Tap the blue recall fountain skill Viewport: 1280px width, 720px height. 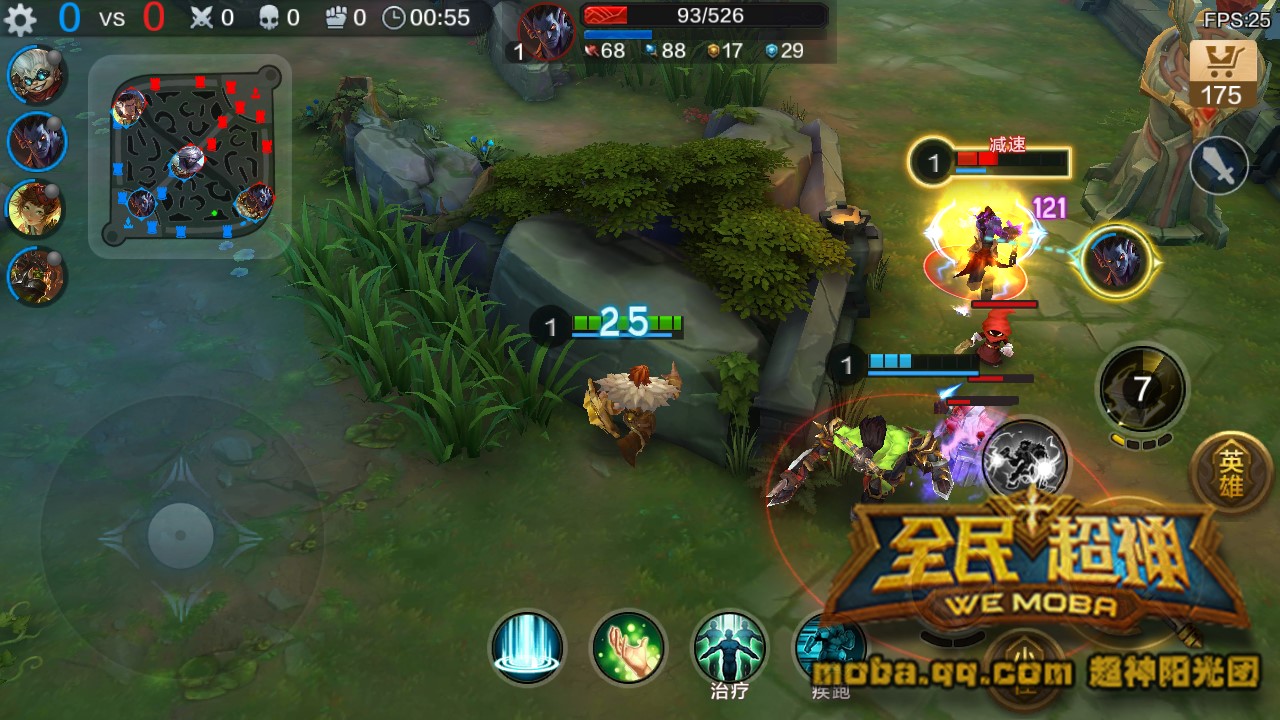(526, 649)
